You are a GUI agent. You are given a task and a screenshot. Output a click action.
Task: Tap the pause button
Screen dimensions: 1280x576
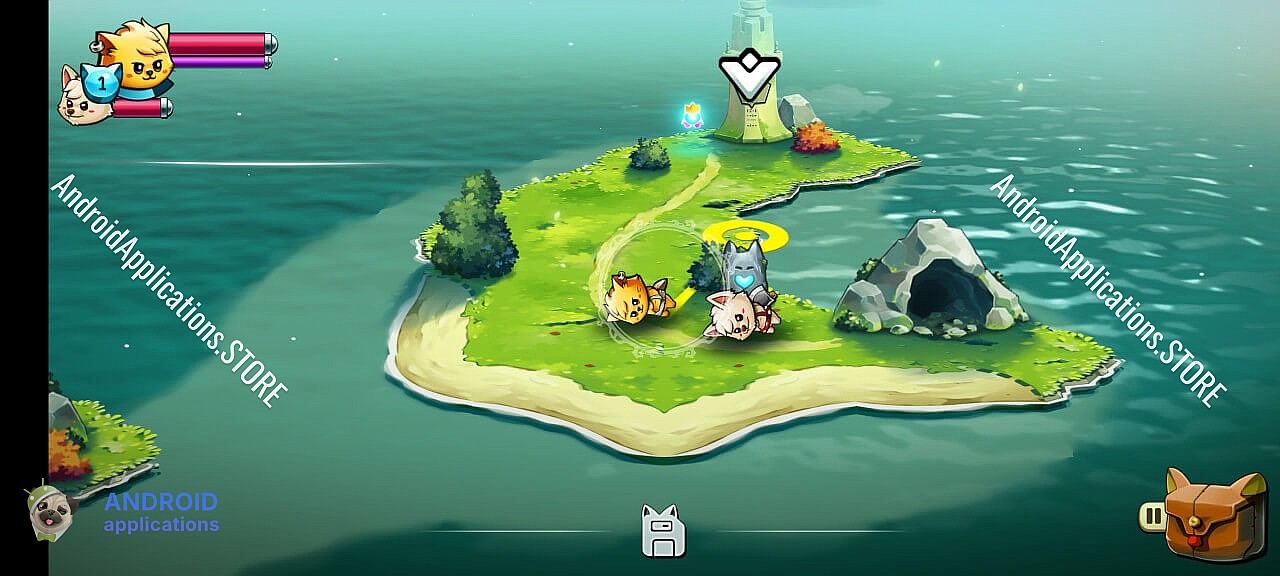click(x=1152, y=516)
